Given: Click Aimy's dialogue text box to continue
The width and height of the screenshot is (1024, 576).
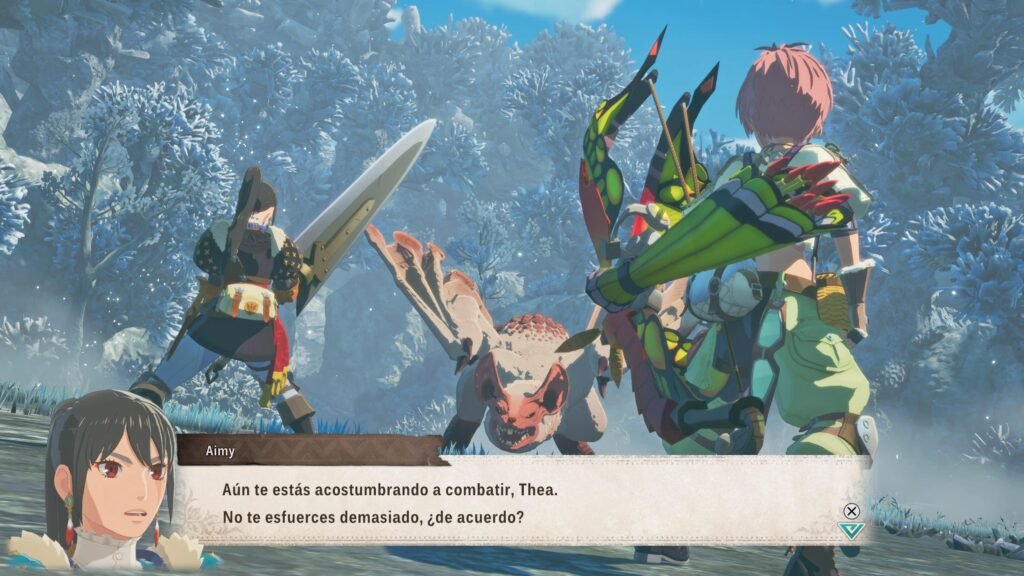Looking at the screenshot, I should click(520, 503).
